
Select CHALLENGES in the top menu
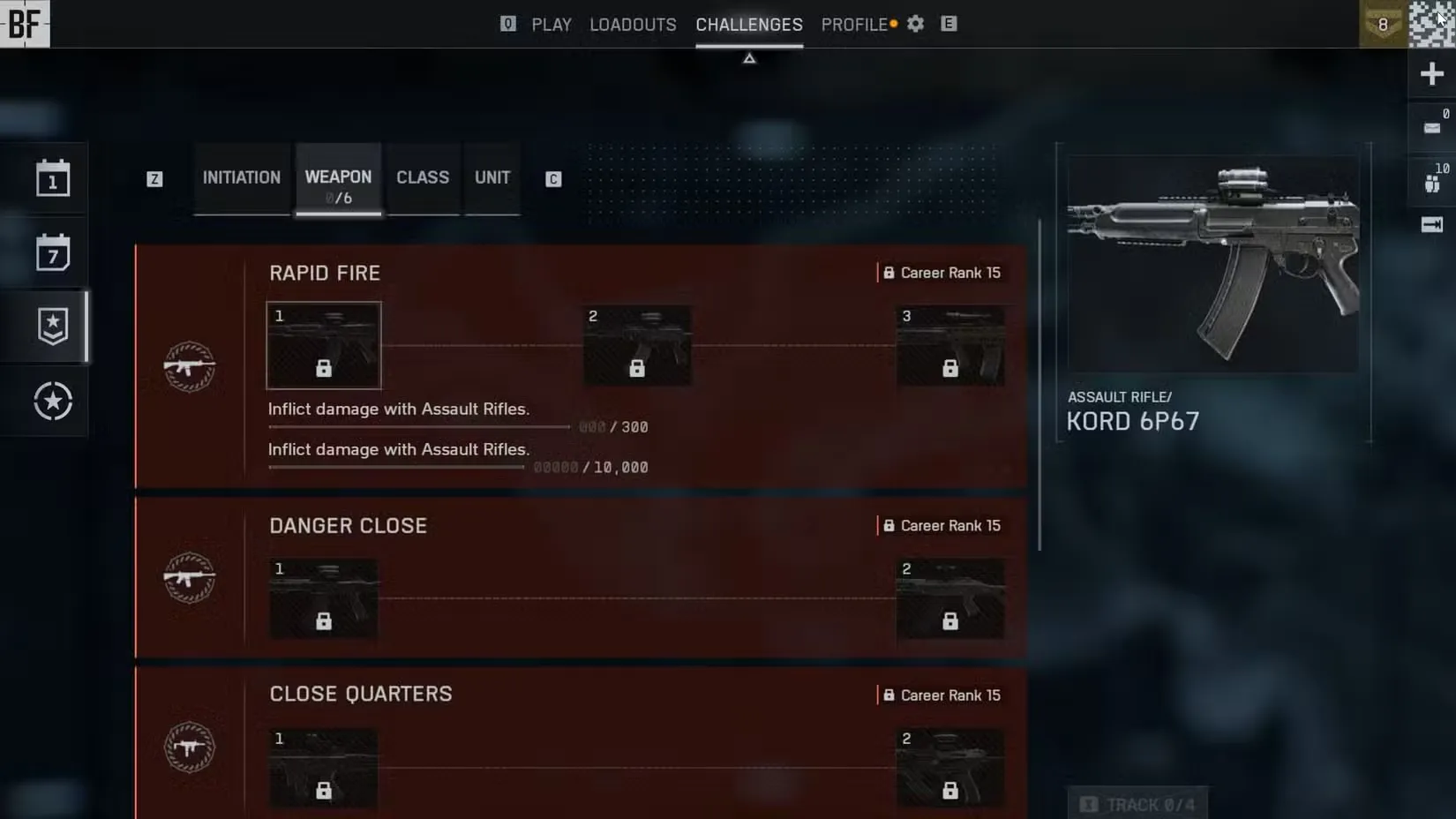(x=748, y=24)
